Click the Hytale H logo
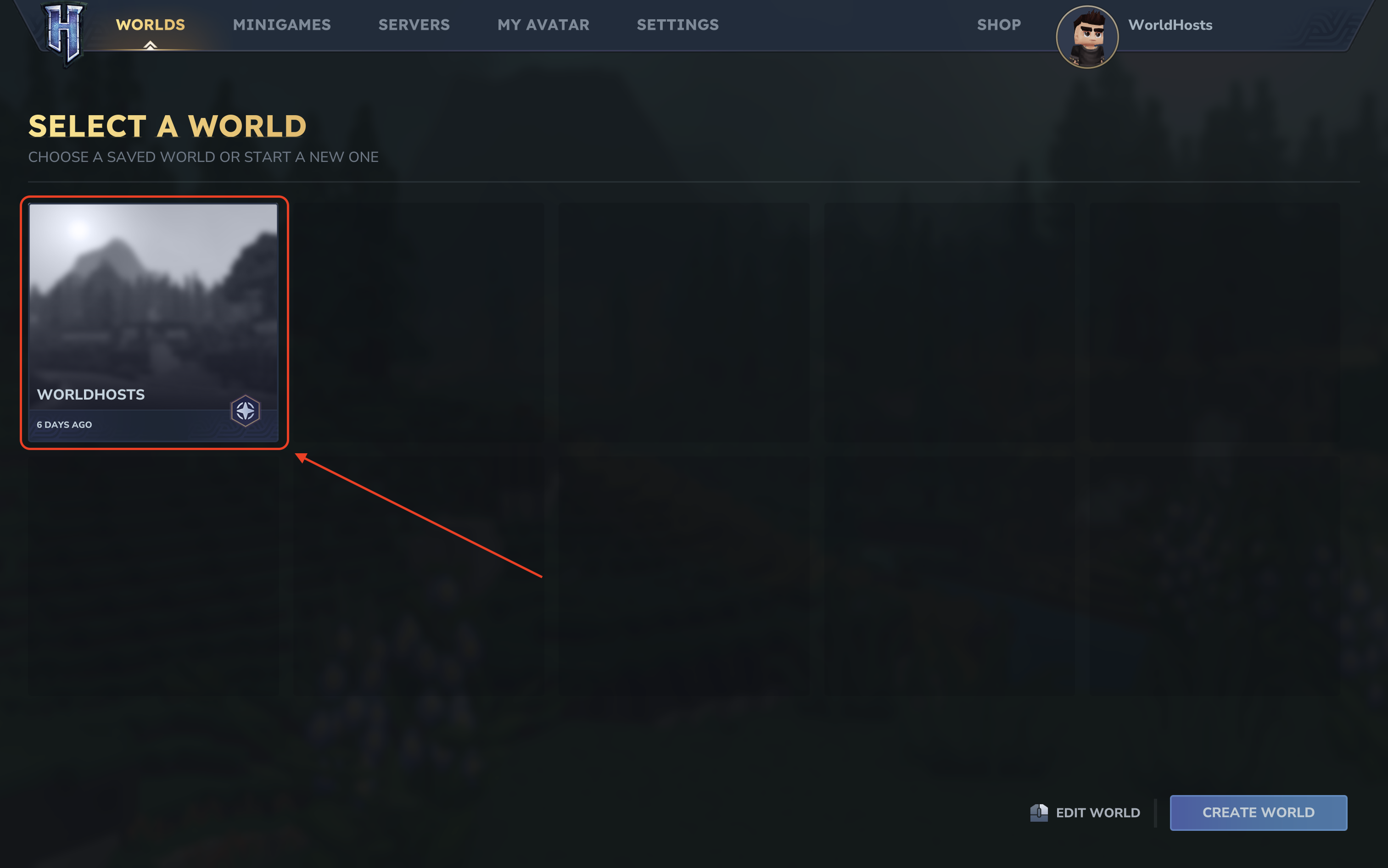 [65, 32]
